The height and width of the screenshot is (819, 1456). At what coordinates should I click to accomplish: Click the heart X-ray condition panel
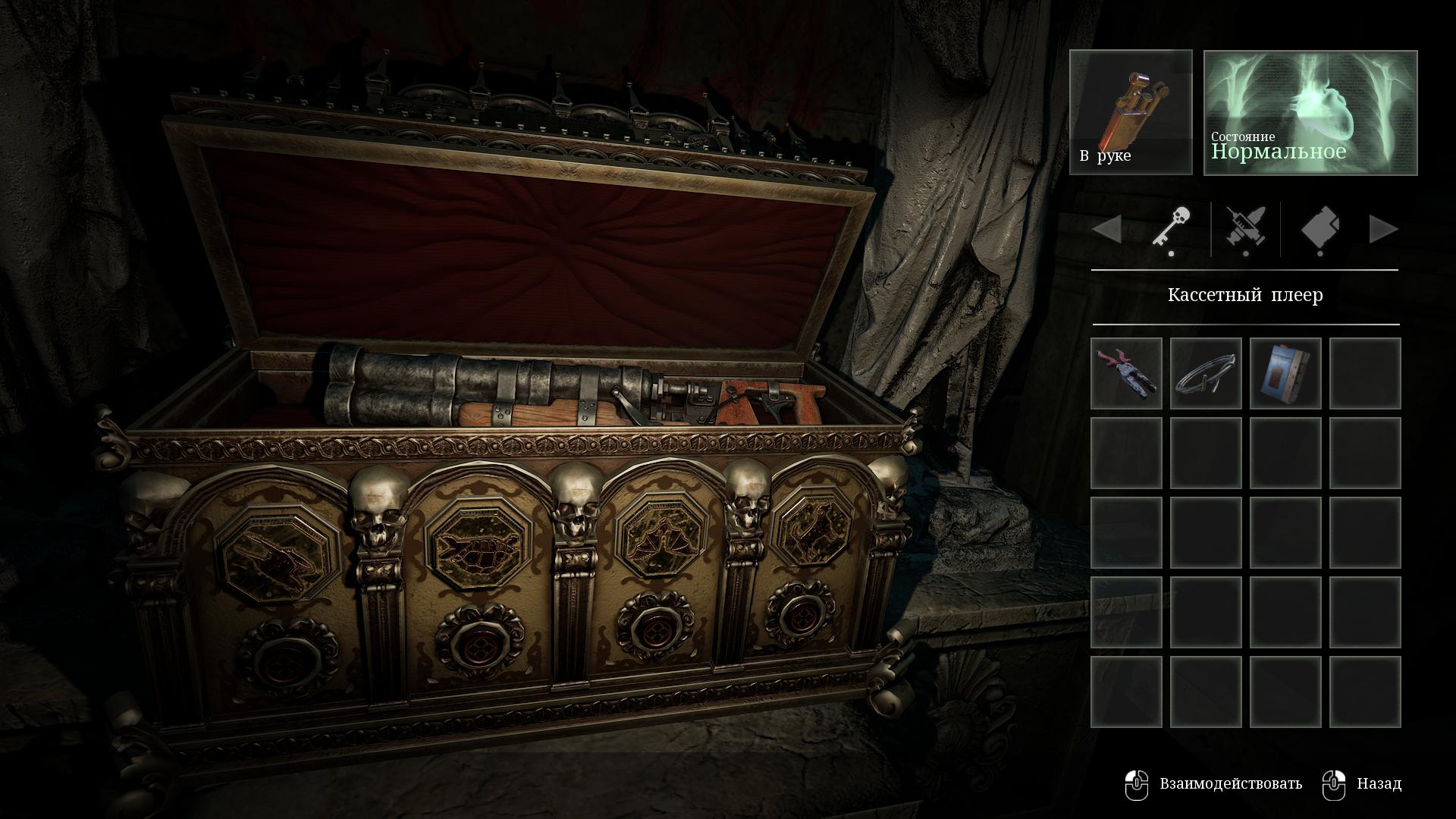click(x=1310, y=112)
